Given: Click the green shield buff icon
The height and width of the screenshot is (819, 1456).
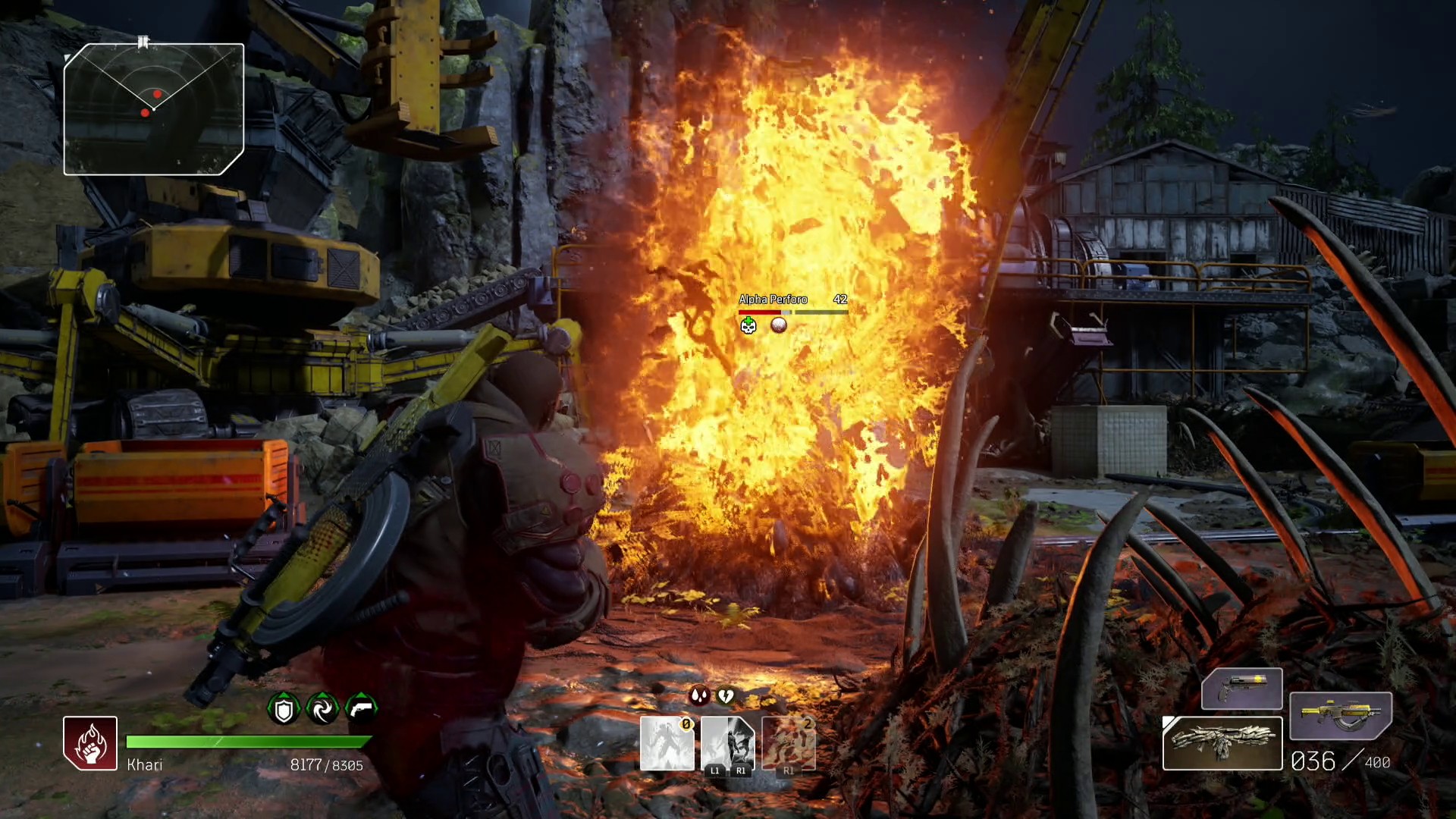Looking at the screenshot, I should 284,709.
